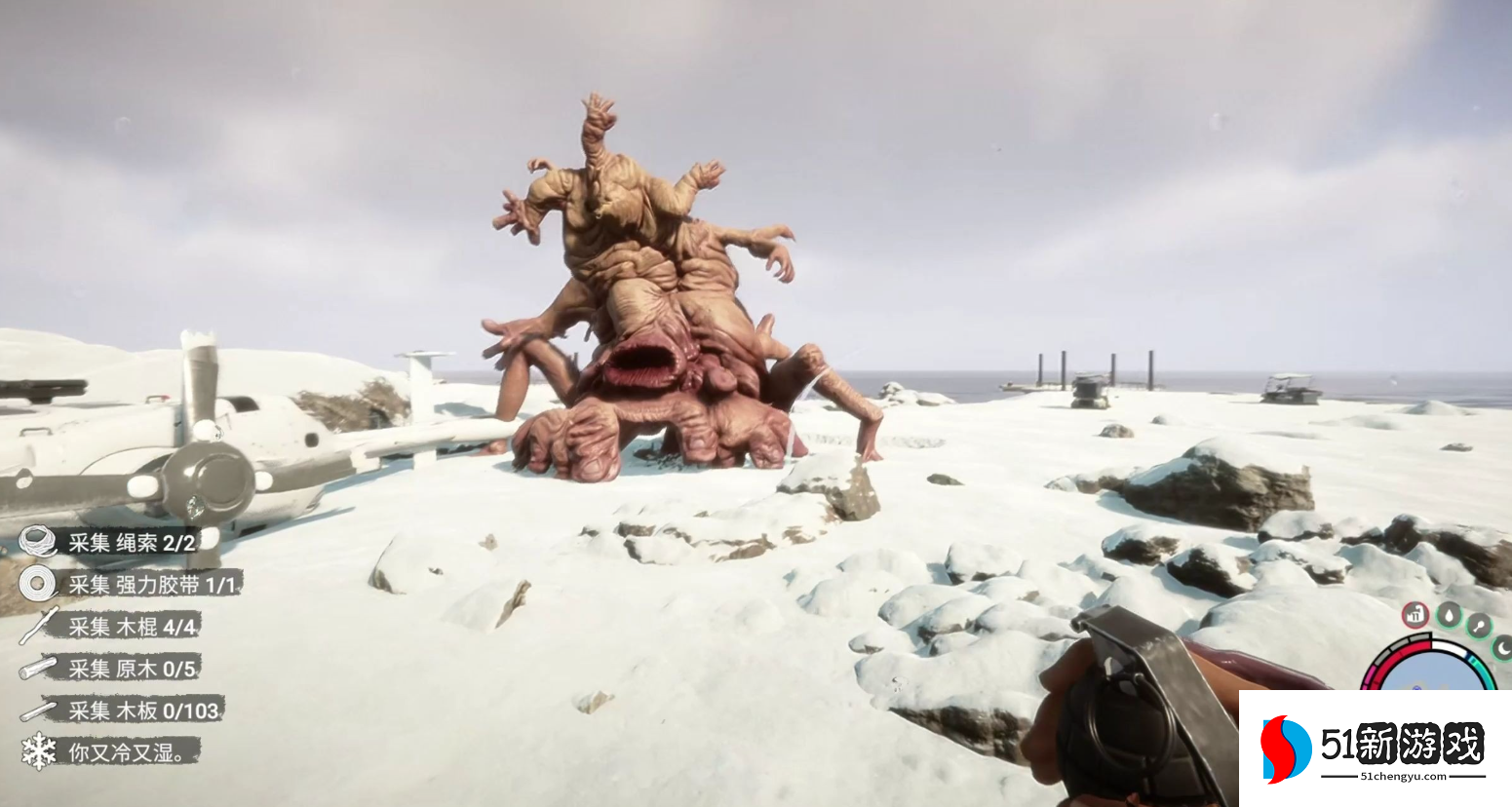Open the 51新游戏 watermark logo
This screenshot has height=807, width=1512.
coord(1375,749)
